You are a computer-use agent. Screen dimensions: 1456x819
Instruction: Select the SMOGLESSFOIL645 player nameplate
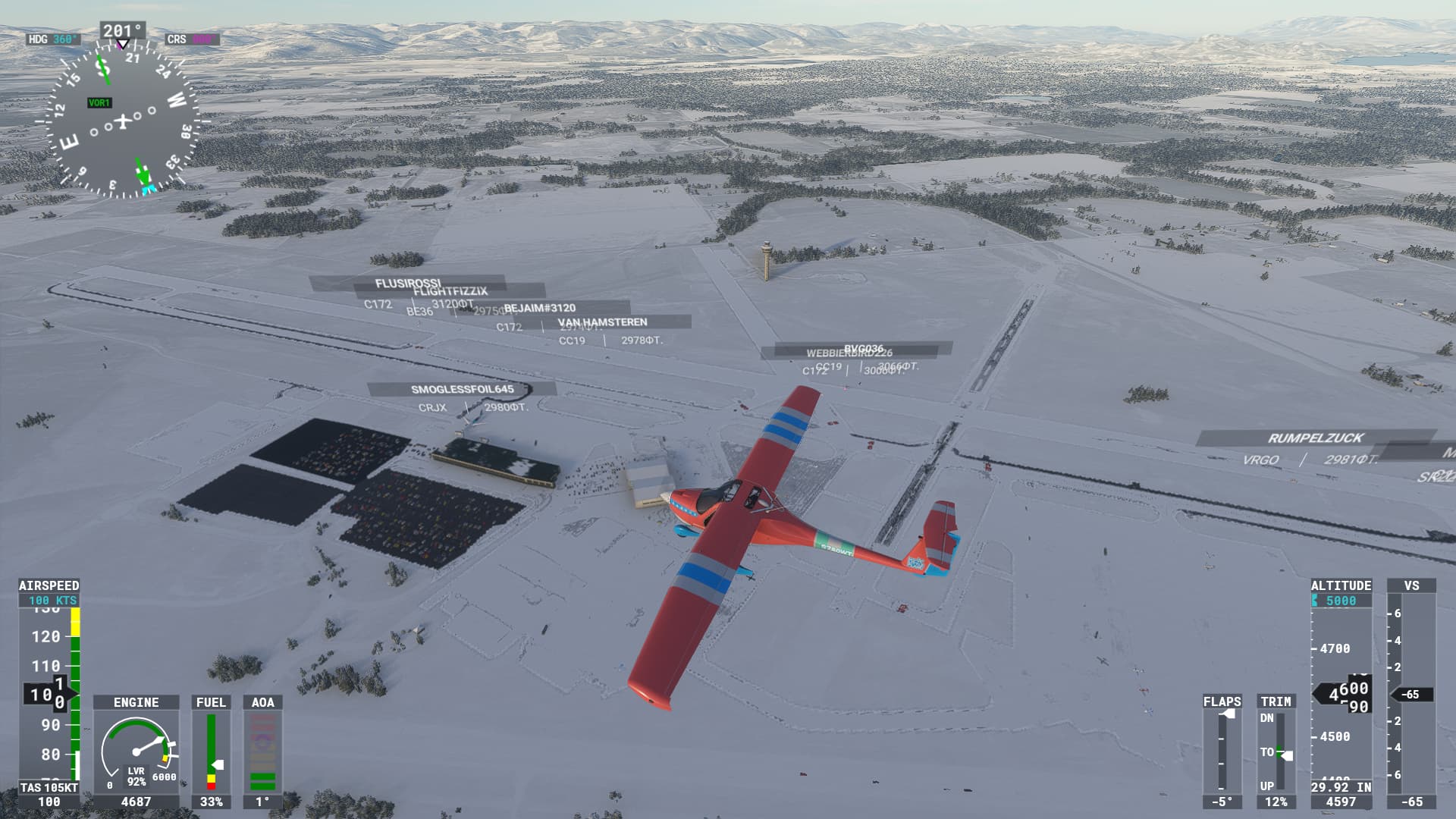[x=462, y=389]
